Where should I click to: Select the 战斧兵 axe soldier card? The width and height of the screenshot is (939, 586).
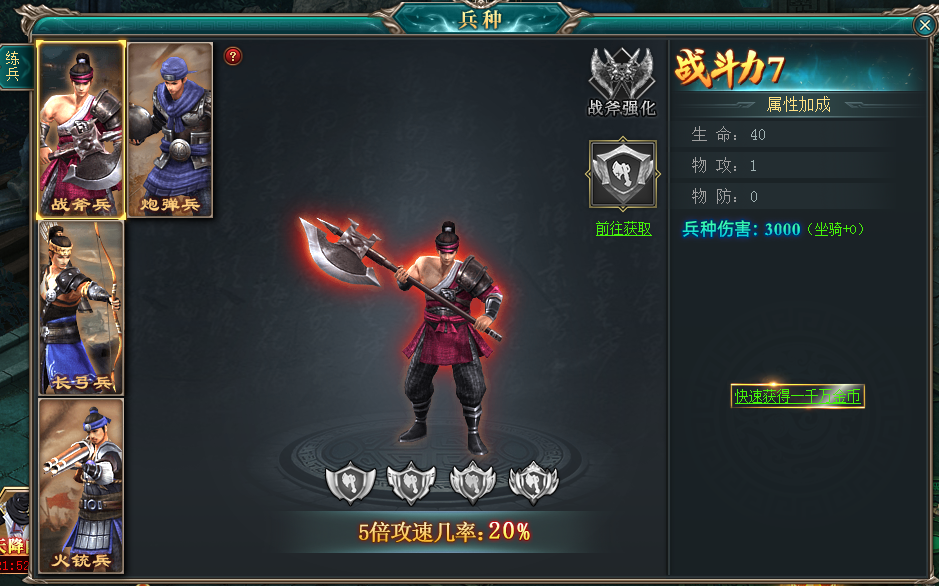(x=81, y=129)
